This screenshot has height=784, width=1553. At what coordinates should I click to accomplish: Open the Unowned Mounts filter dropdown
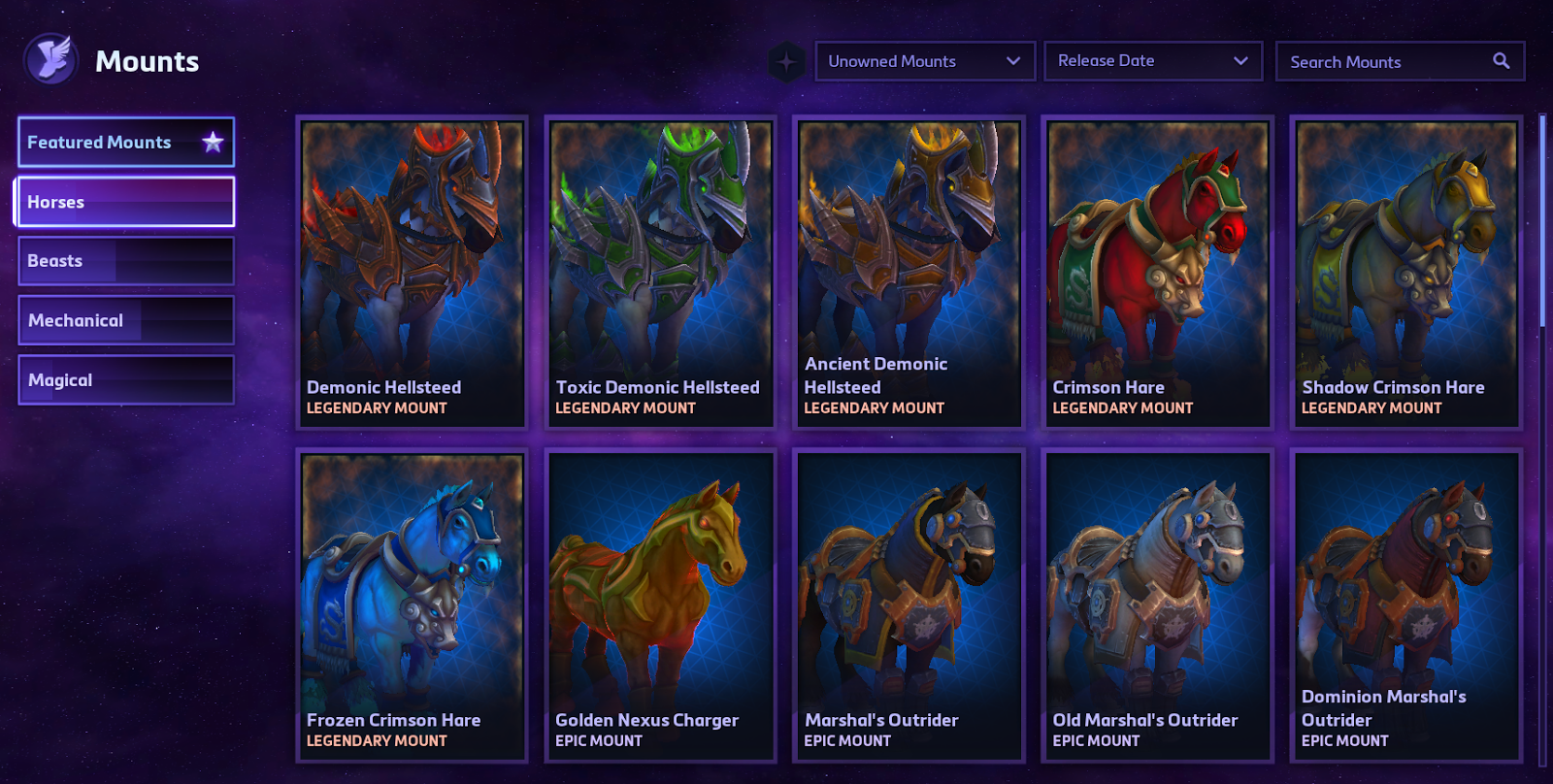coord(924,61)
